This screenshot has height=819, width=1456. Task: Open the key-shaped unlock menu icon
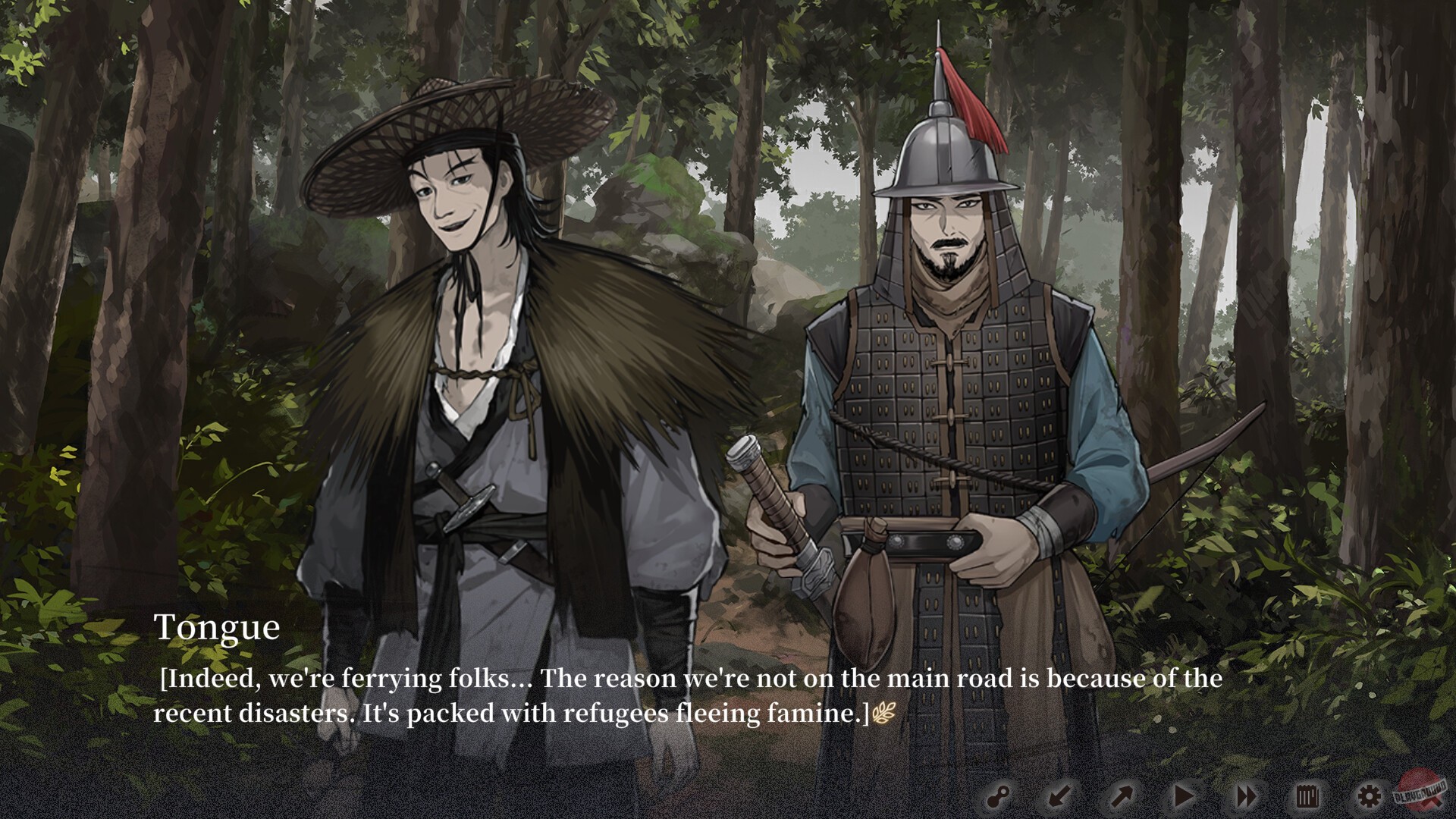tap(999, 795)
